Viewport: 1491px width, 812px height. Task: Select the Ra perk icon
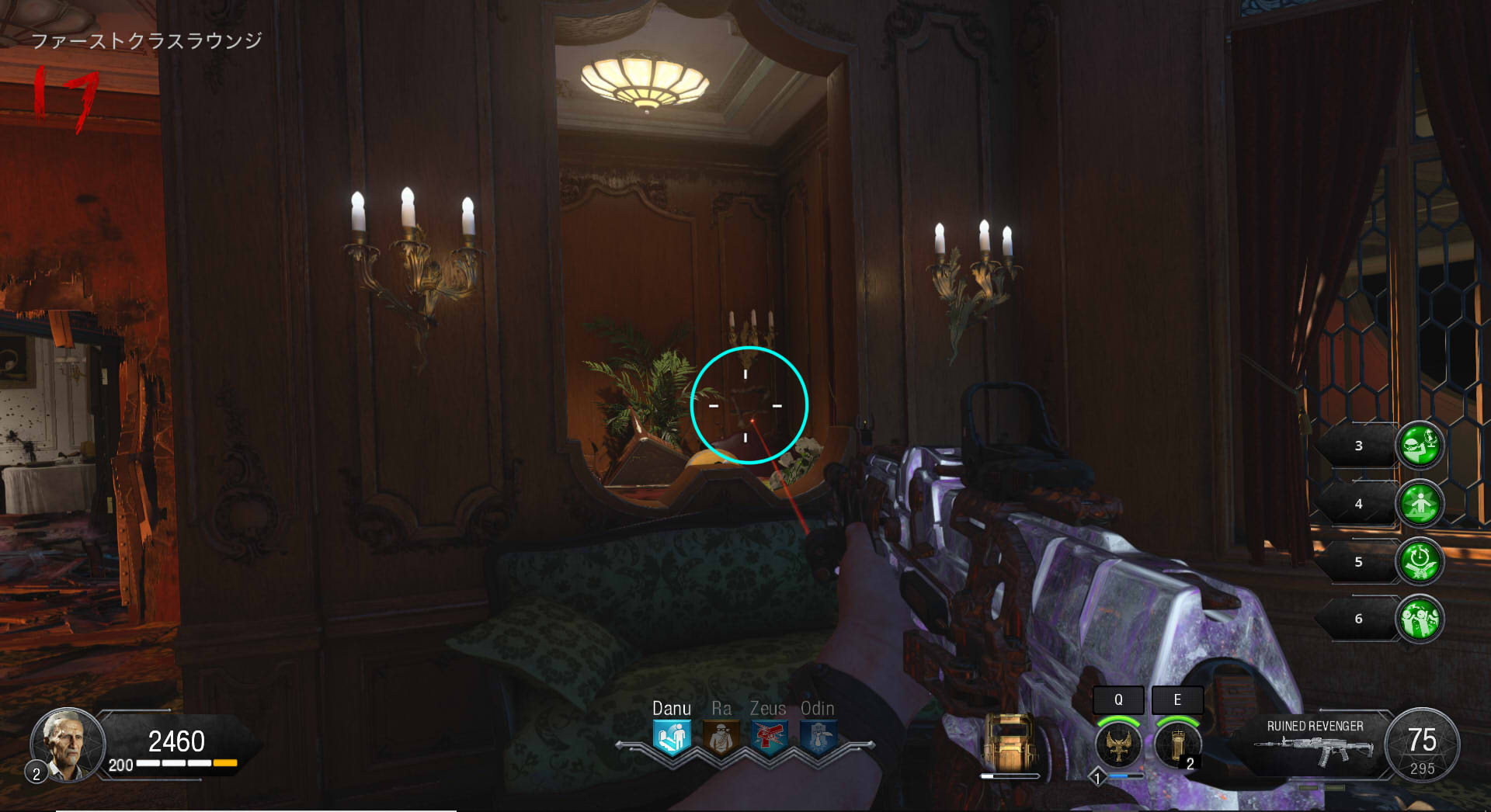pos(721,737)
